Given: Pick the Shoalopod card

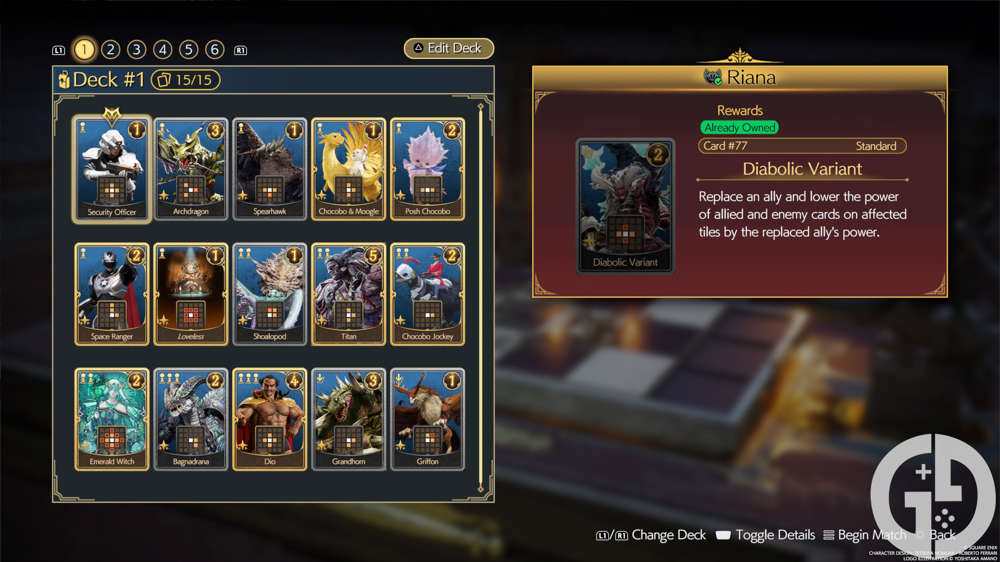Looking at the screenshot, I should pos(270,294).
